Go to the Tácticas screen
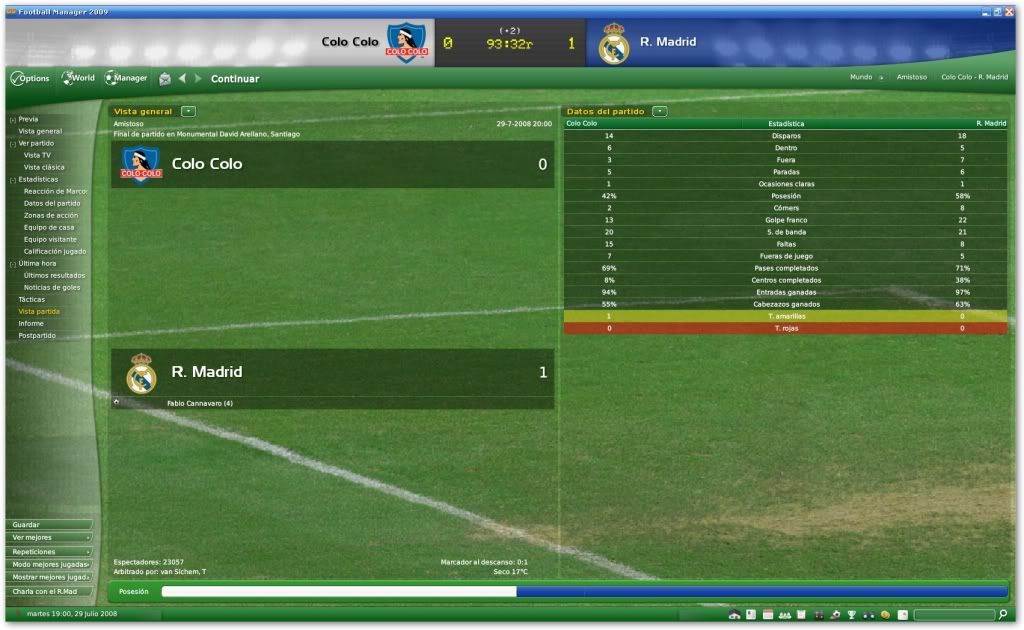The image size is (1024, 630). coord(31,299)
